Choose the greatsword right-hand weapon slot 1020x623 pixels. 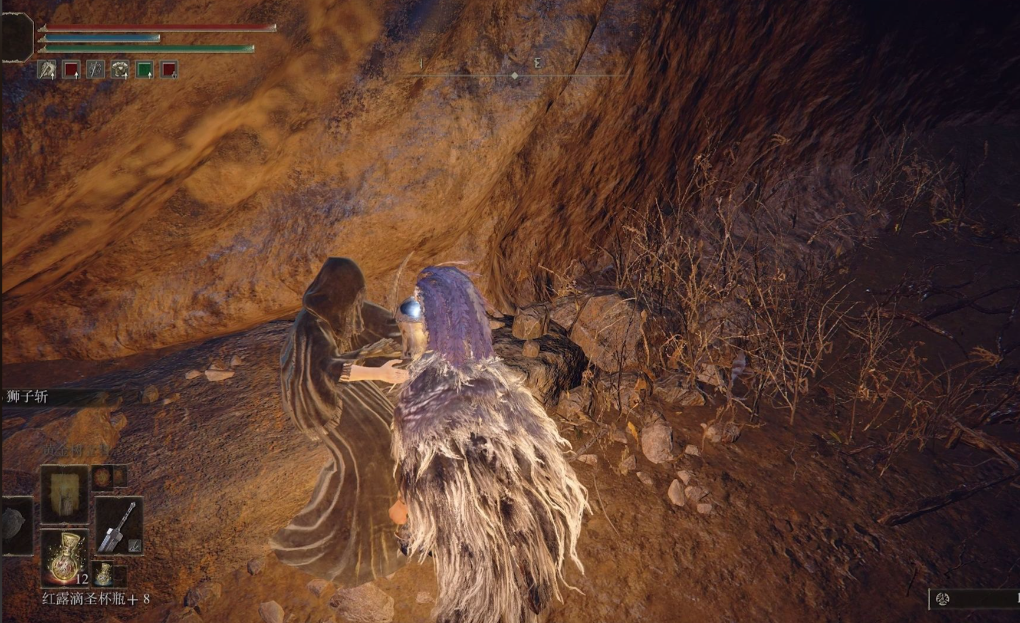click(118, 525)
